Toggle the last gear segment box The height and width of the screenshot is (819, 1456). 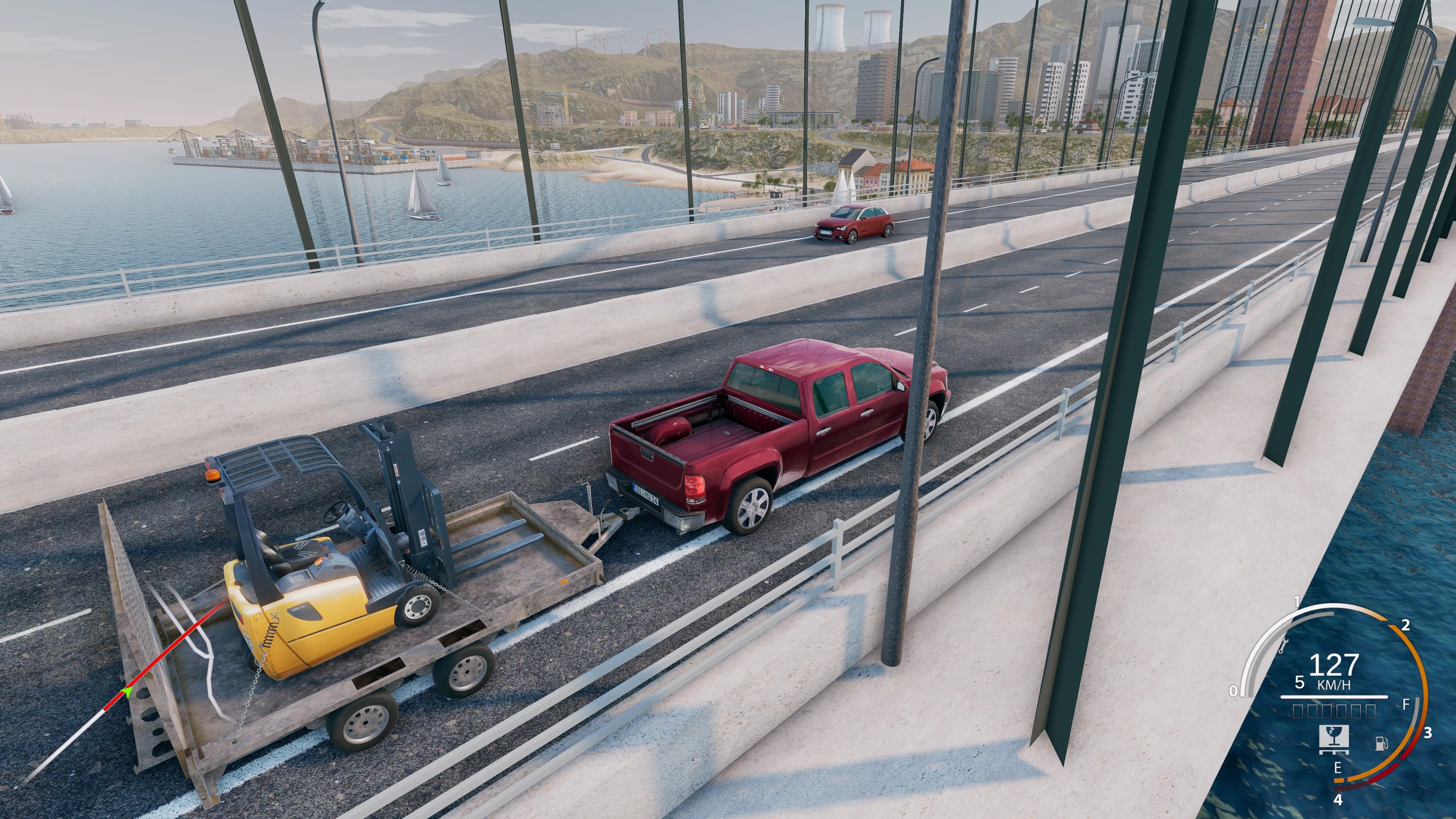coord(1371,711)
